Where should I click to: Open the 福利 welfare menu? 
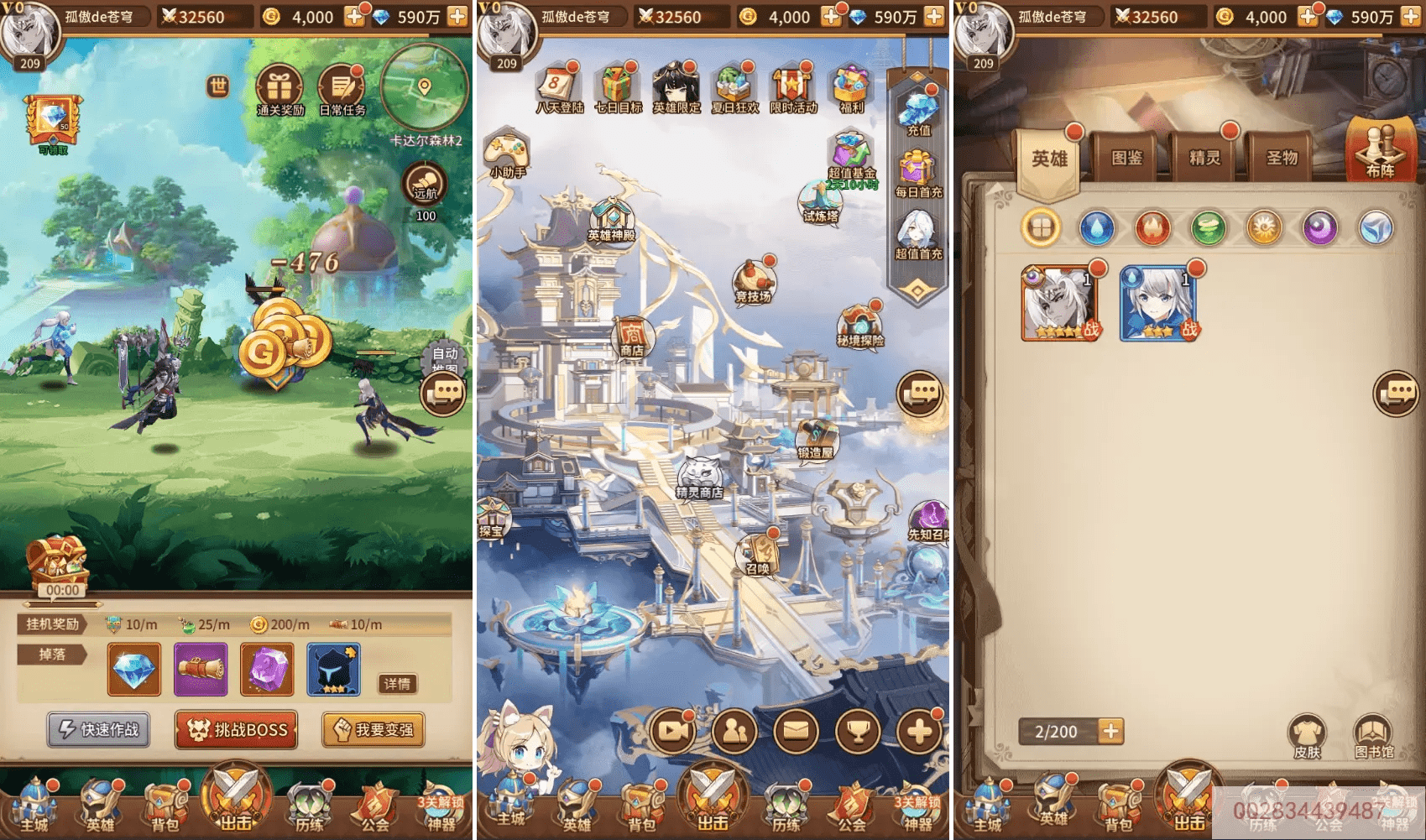point(850,89)
